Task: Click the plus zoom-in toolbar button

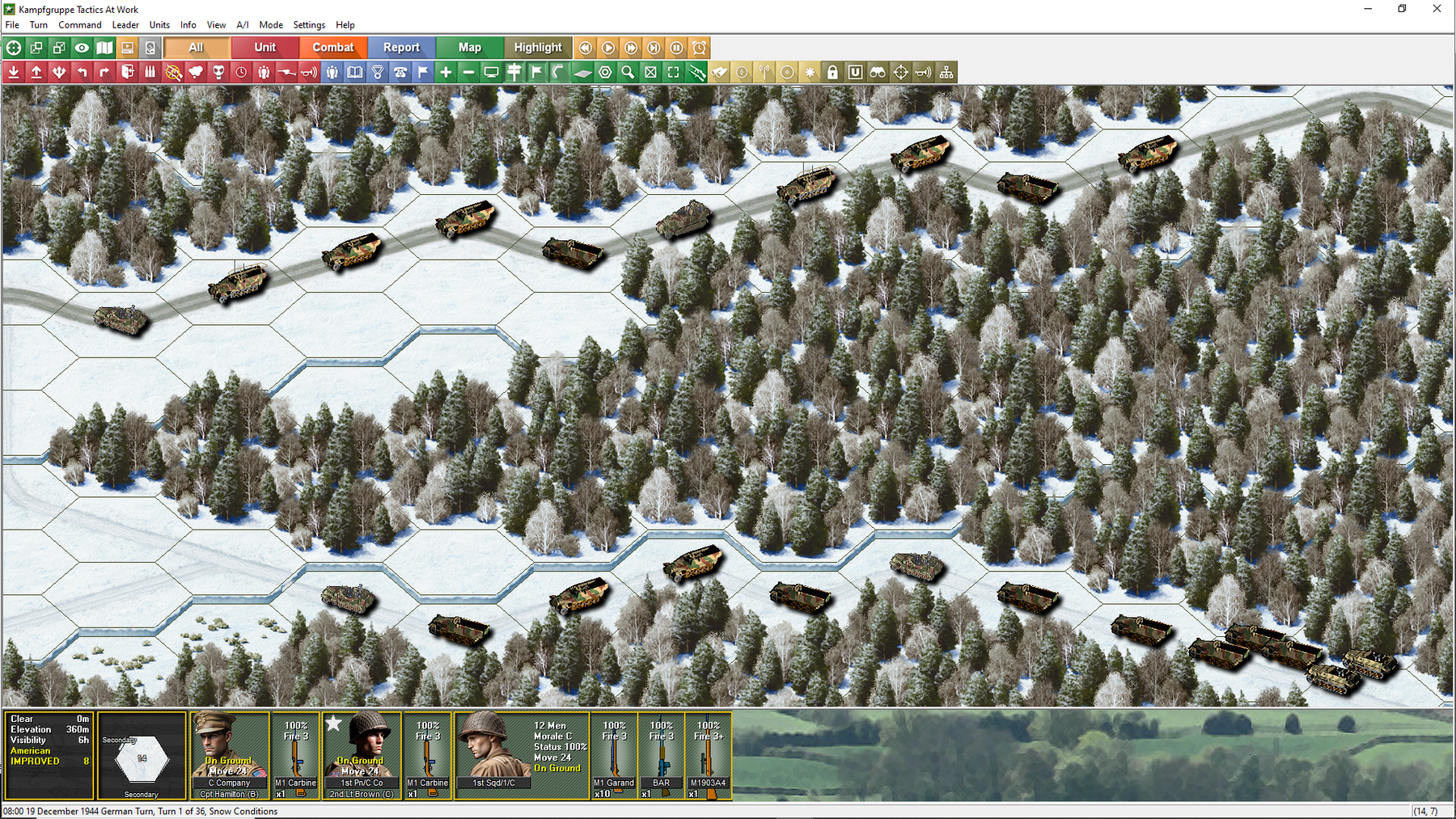Action: (446, 73)
